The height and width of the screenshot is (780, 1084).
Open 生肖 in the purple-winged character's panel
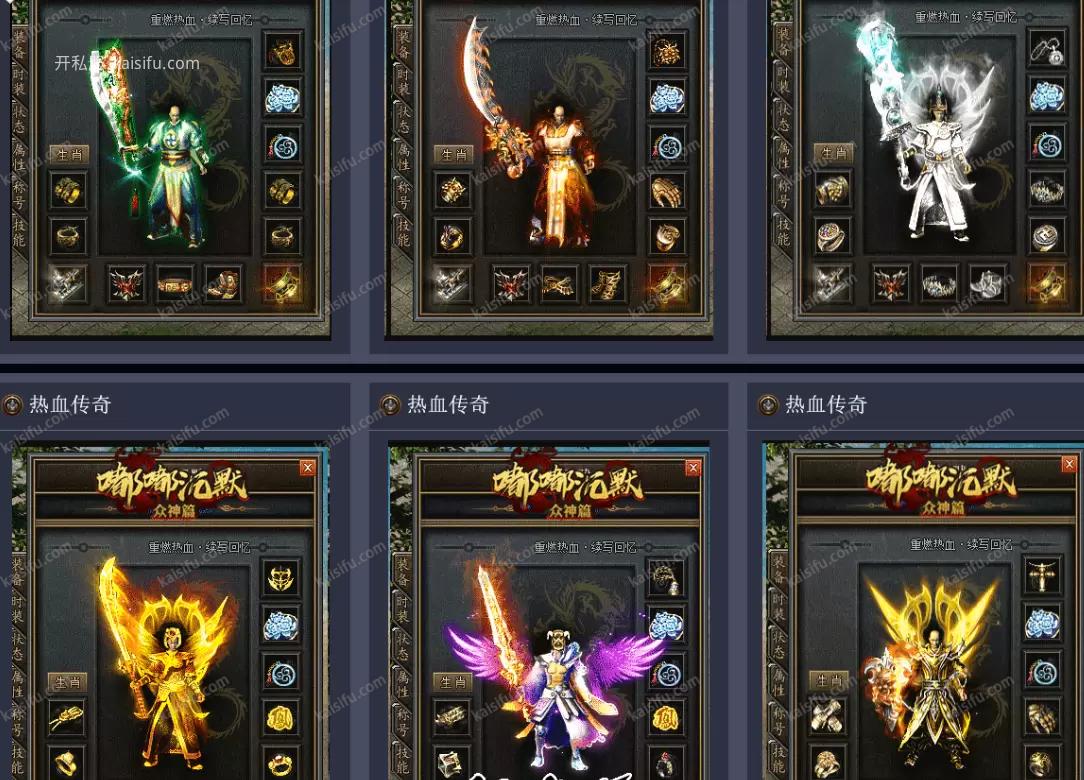(x=453, y=682)
